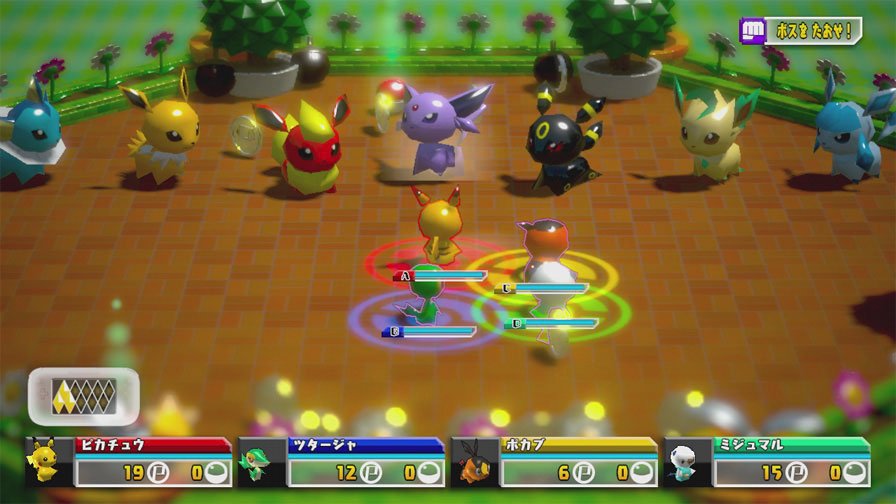Select the ツタージャ Snivy portrait

point(261,463)
